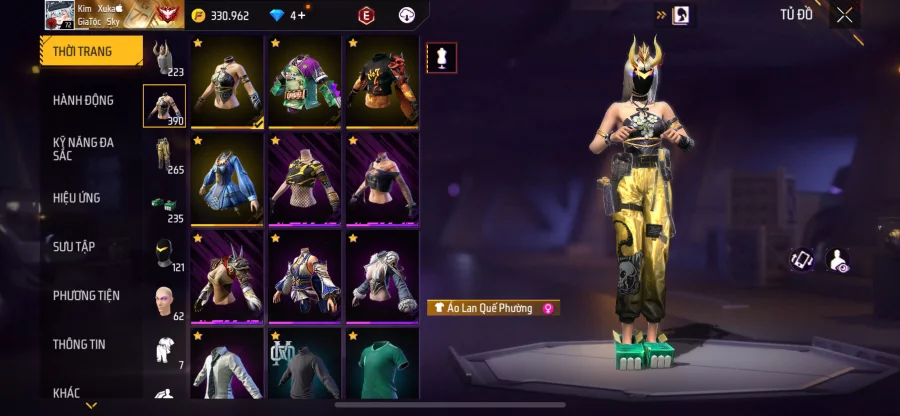The image size is (900, 416).
Task: Open the Hiệu Ứng category
Action: (x=77, y=198)
